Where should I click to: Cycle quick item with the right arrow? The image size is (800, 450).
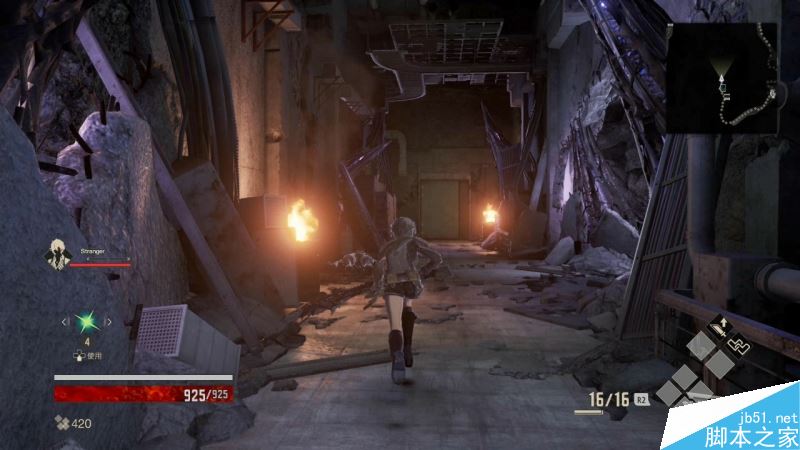point(110,321)
